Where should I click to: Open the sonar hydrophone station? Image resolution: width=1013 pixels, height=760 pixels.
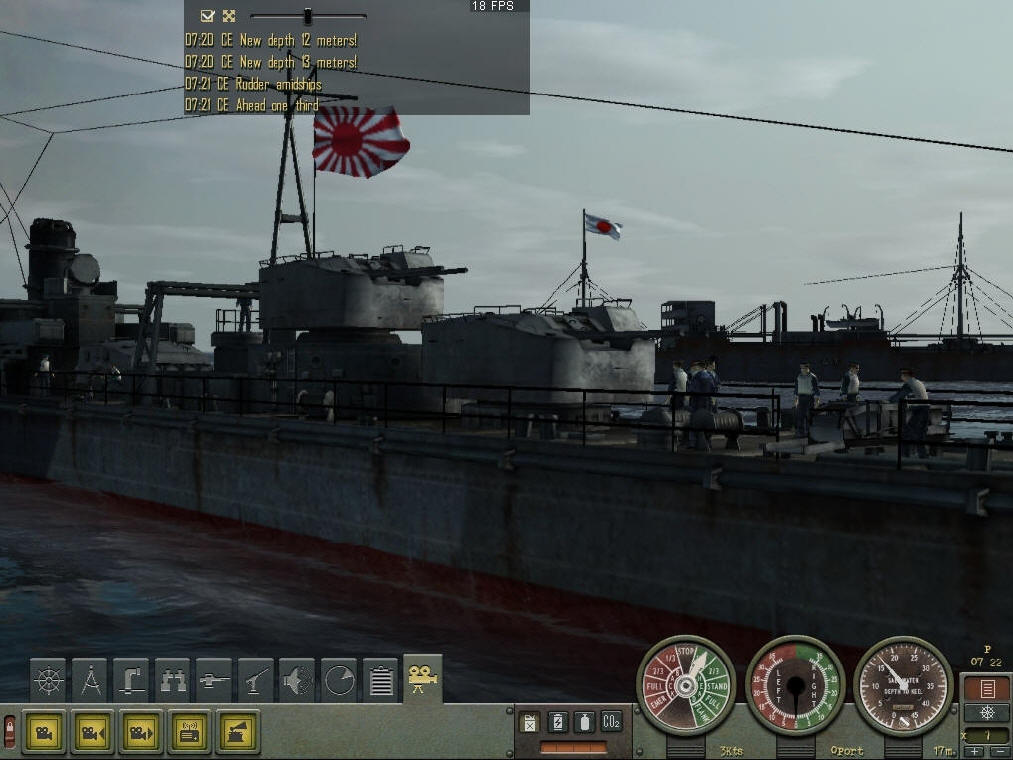point(297,680)
